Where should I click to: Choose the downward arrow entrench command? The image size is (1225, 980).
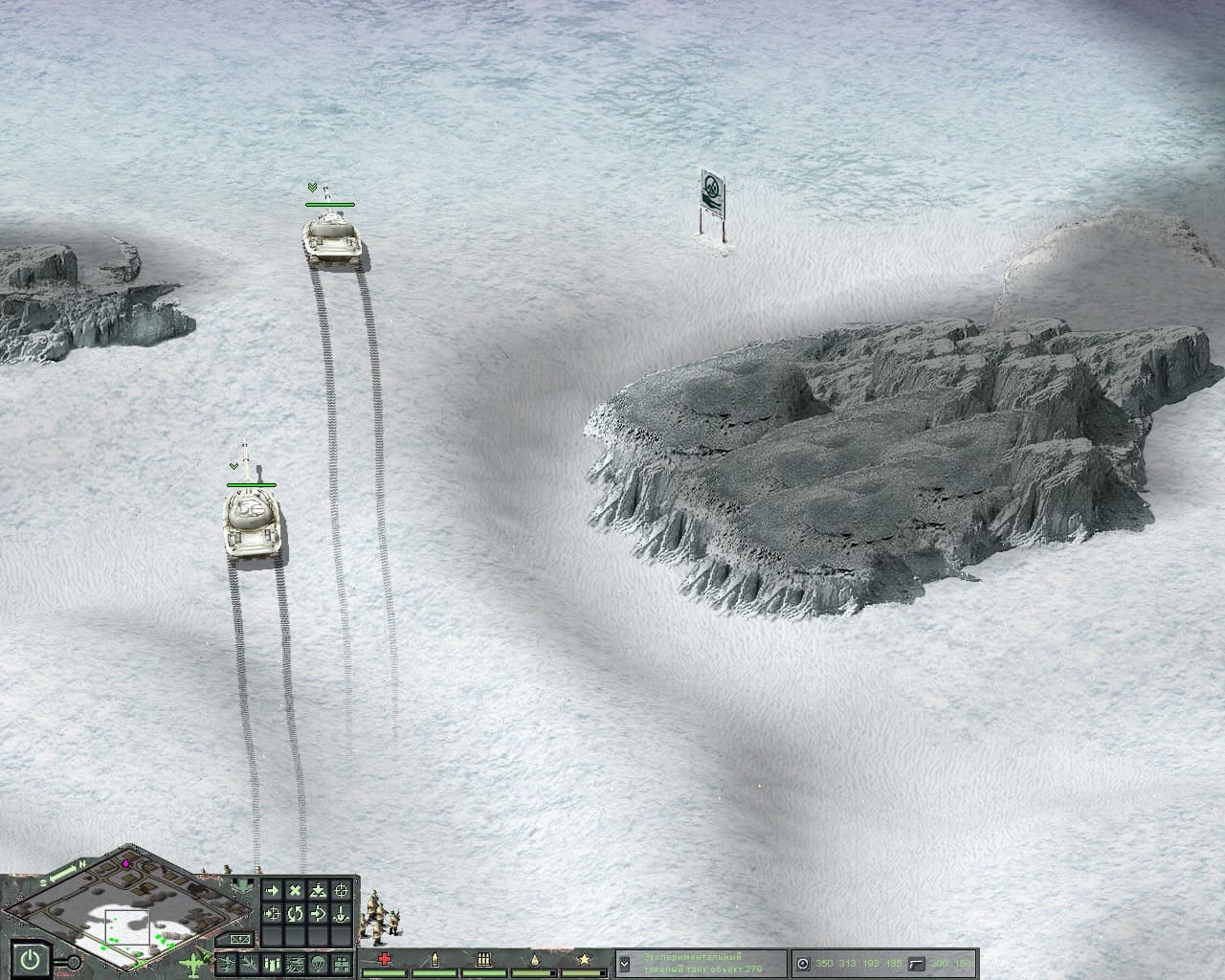(x=342, y=915)
